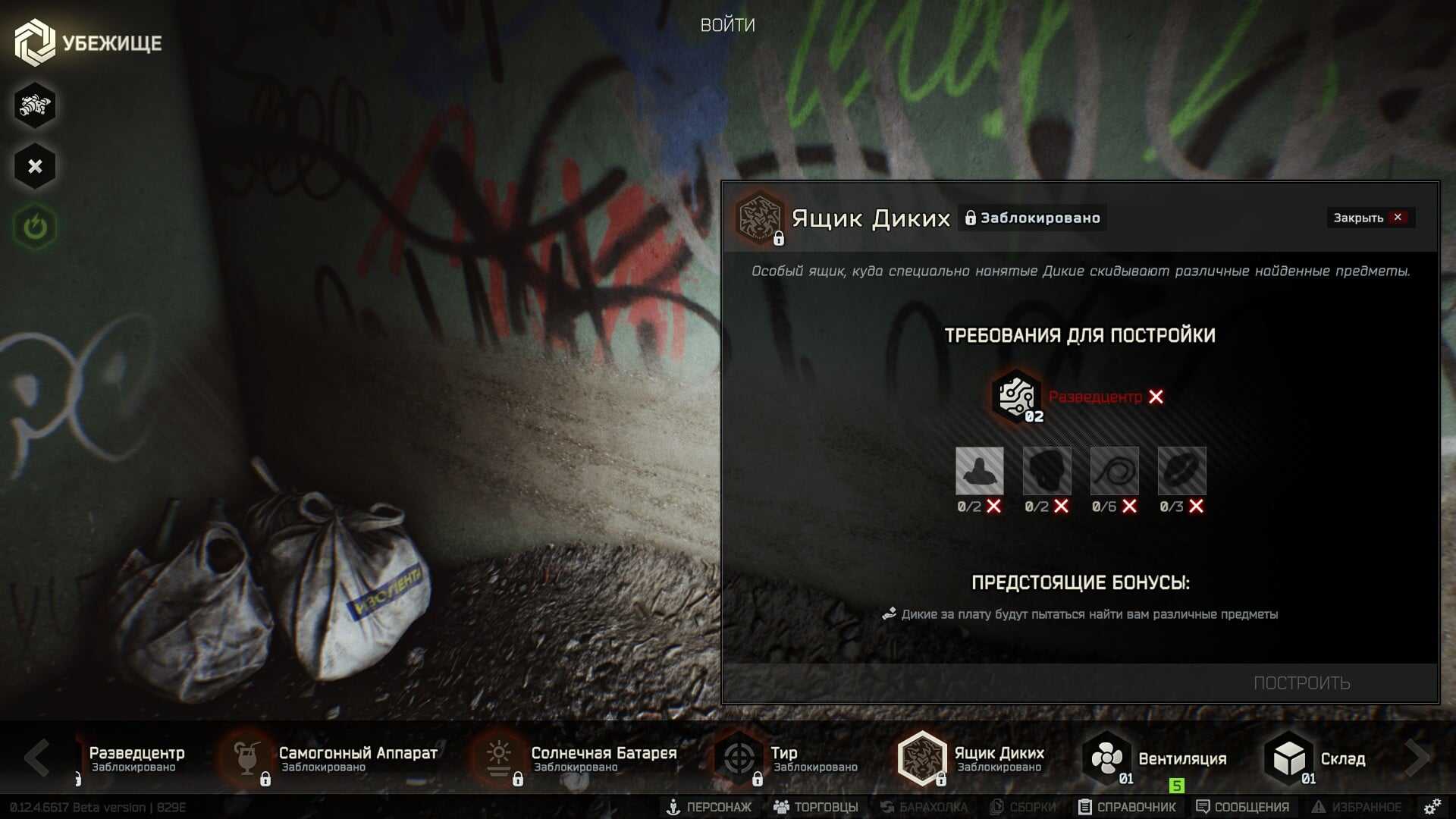Select the rope requirement item slot
Screen dimensions: 1456x819
(1114, 471)
